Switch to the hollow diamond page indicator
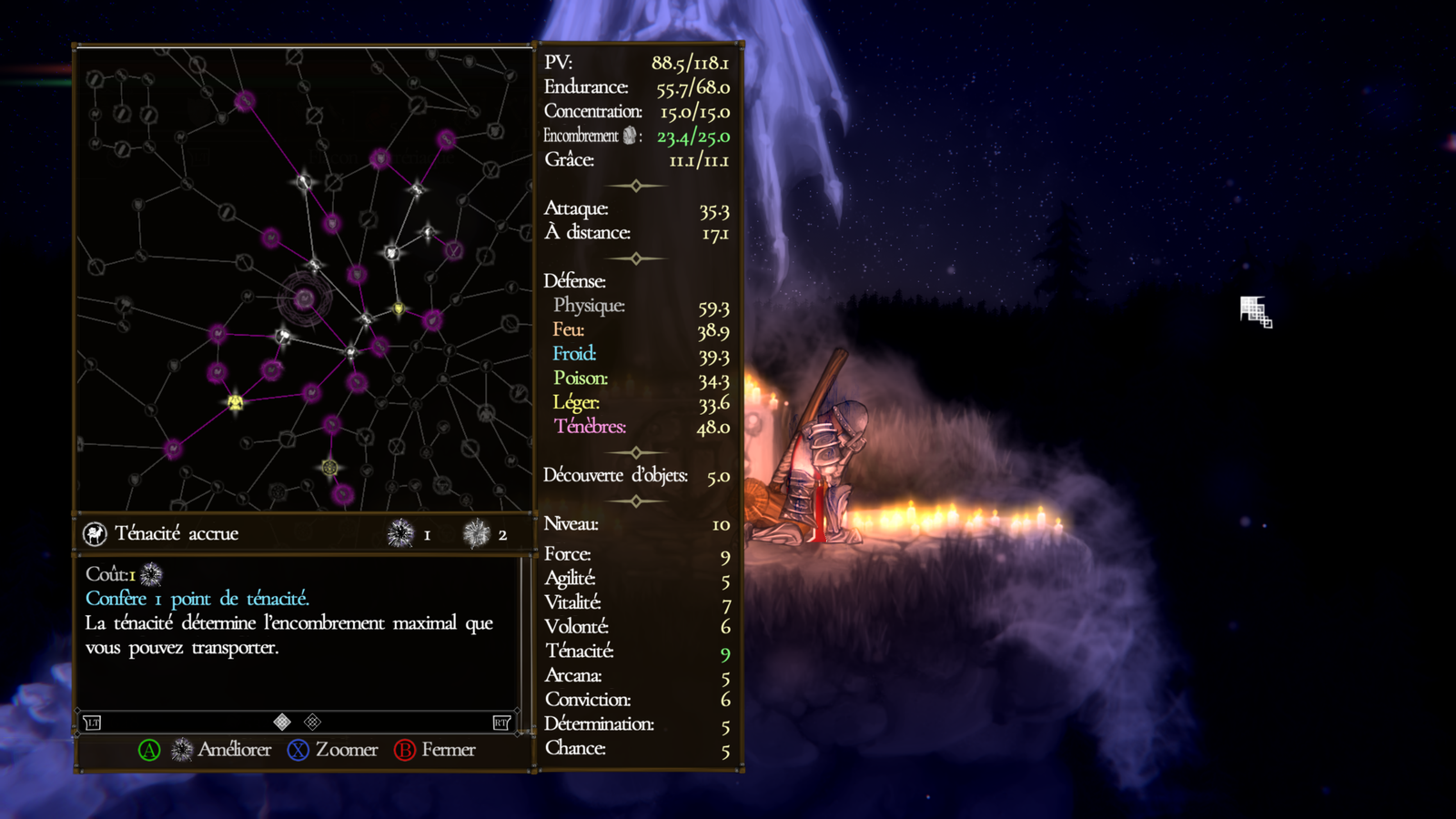 click(312, 723)
